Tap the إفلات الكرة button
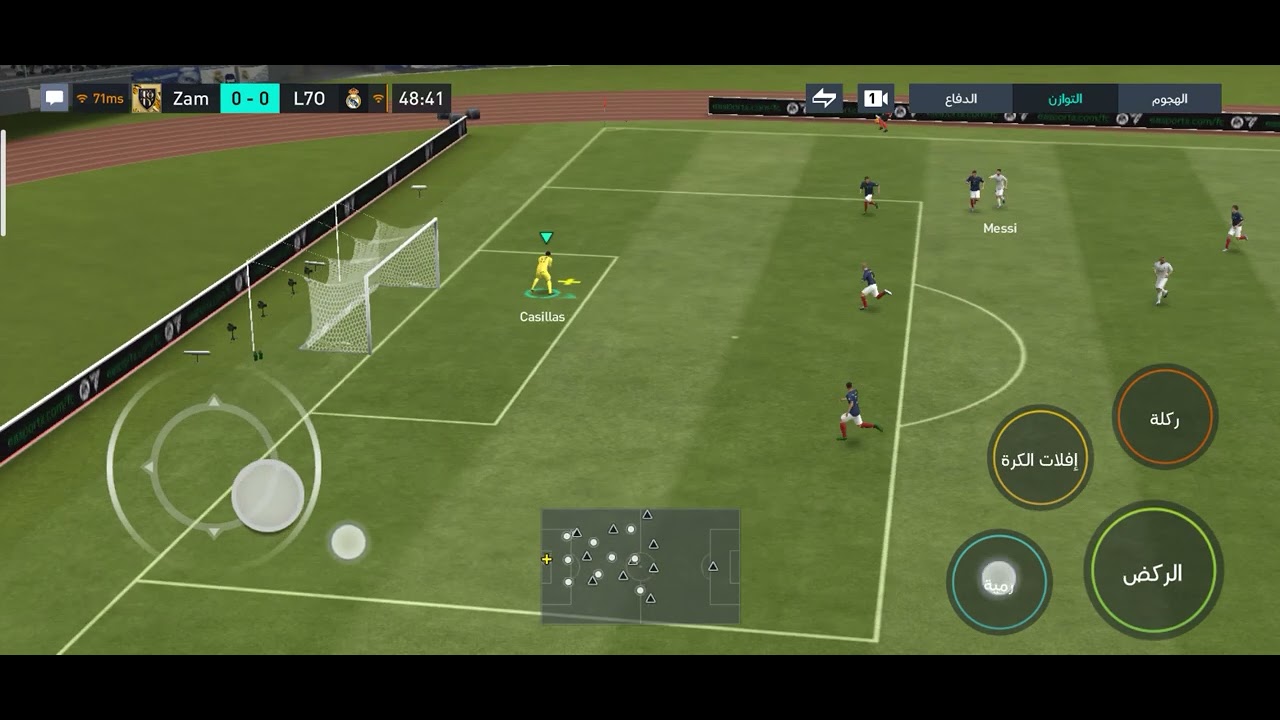Screen dimensions: 1280x720 pyautogui.click(x=1040, y=459)
